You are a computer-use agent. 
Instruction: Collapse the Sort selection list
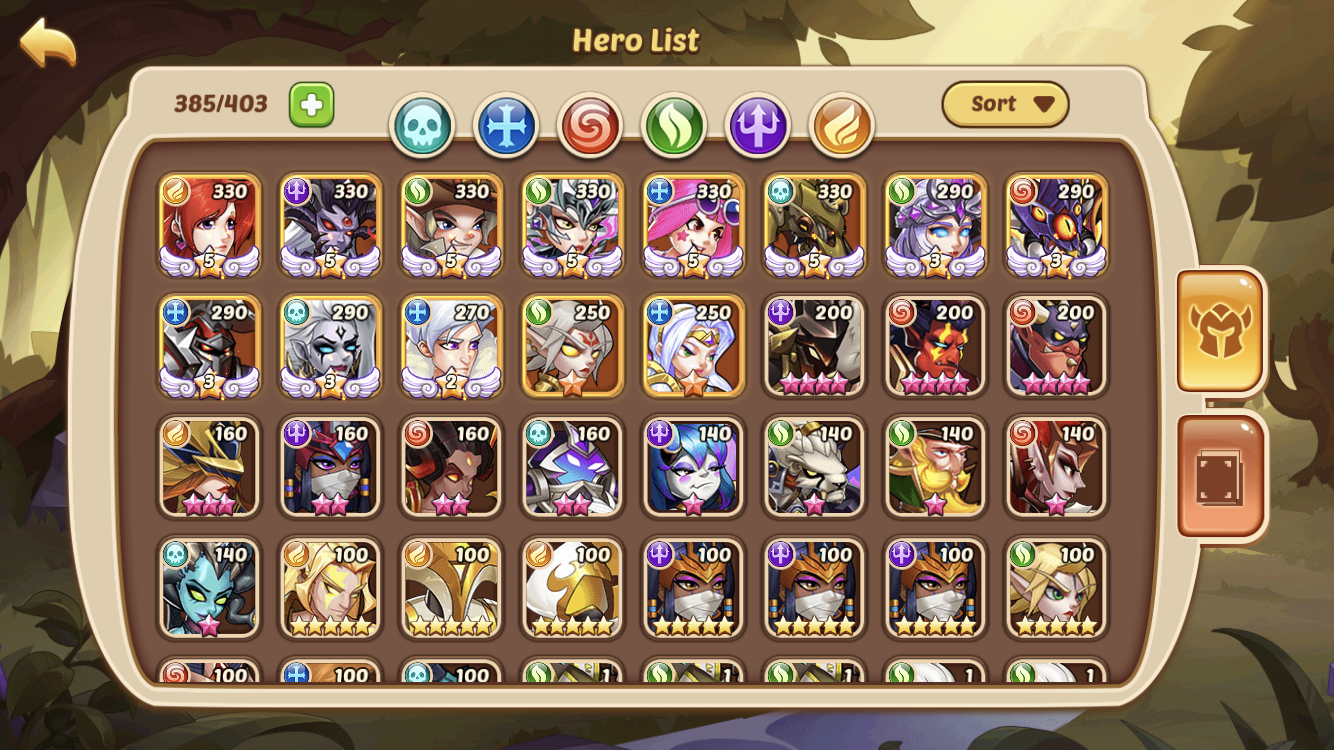[1005, 103]
